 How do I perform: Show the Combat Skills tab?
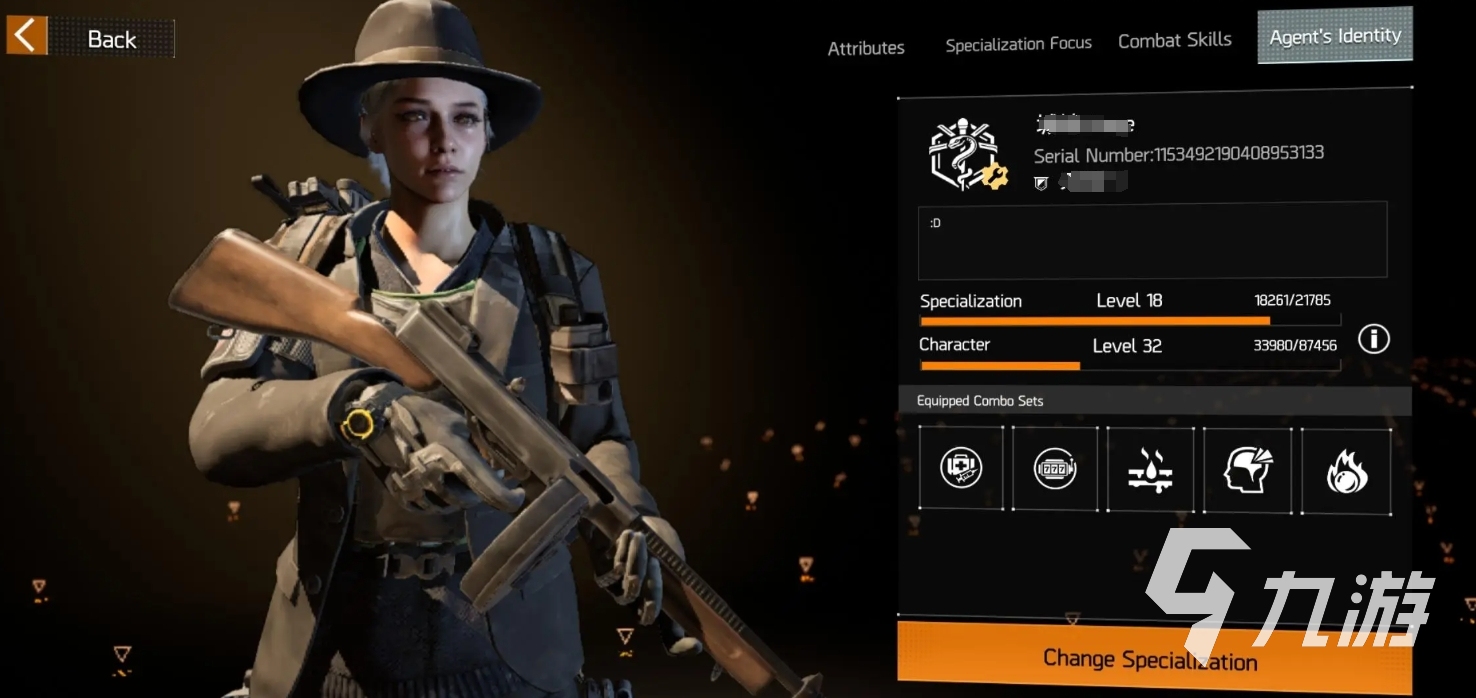(x=1174, y=41)
